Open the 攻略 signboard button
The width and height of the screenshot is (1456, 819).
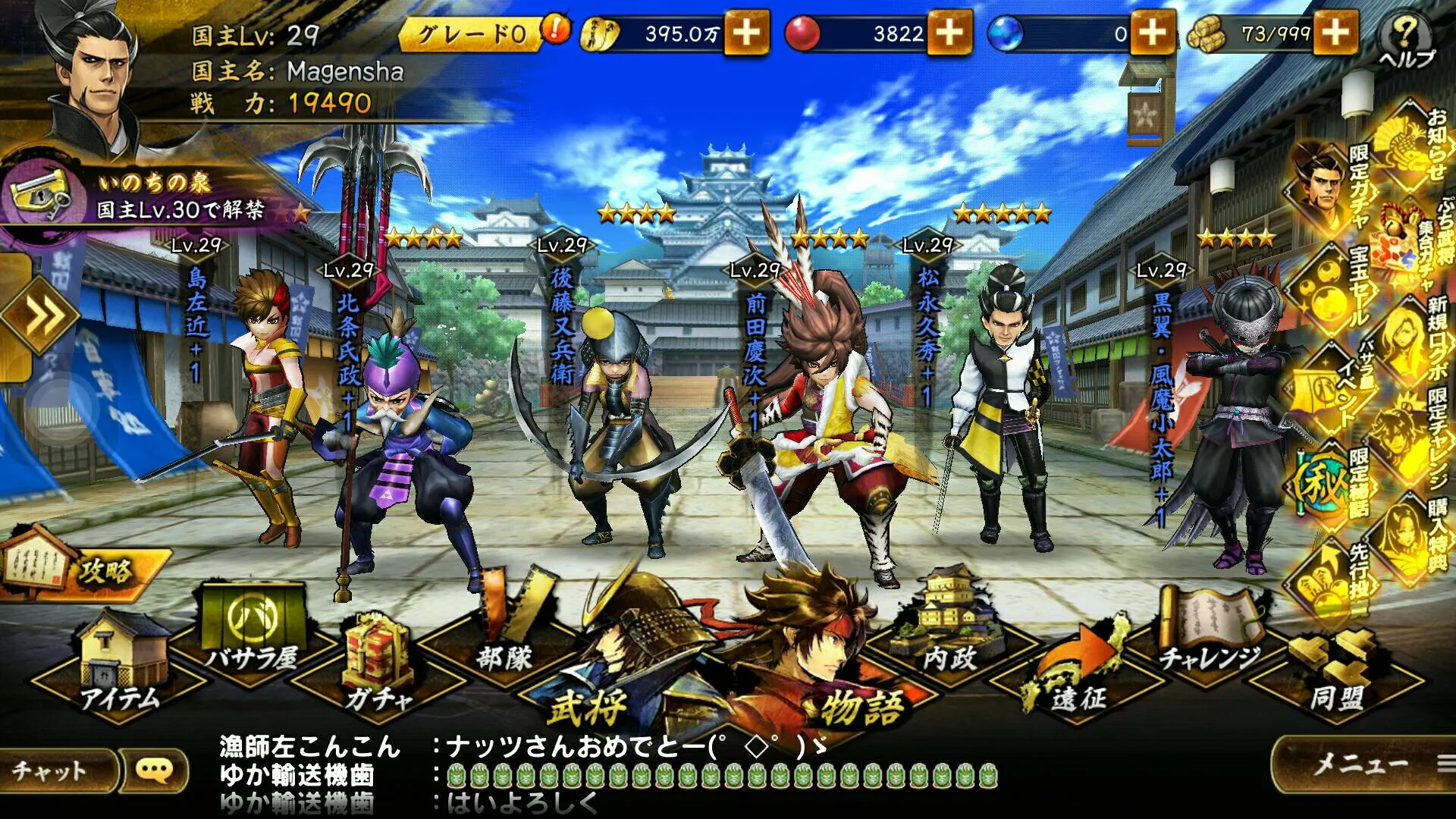[83, 570]
